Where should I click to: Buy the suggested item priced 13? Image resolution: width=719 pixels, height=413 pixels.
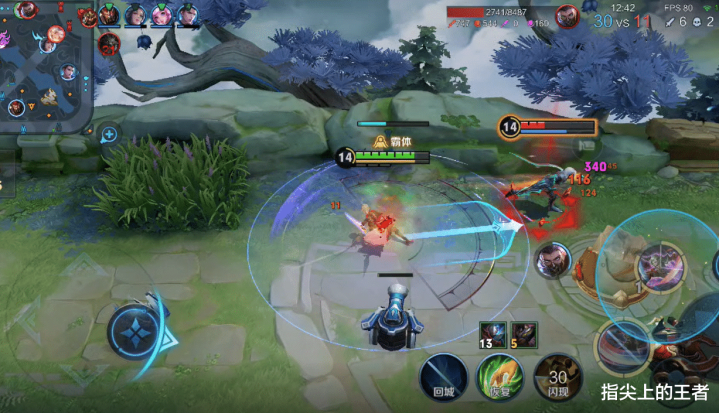click(491, 334)
